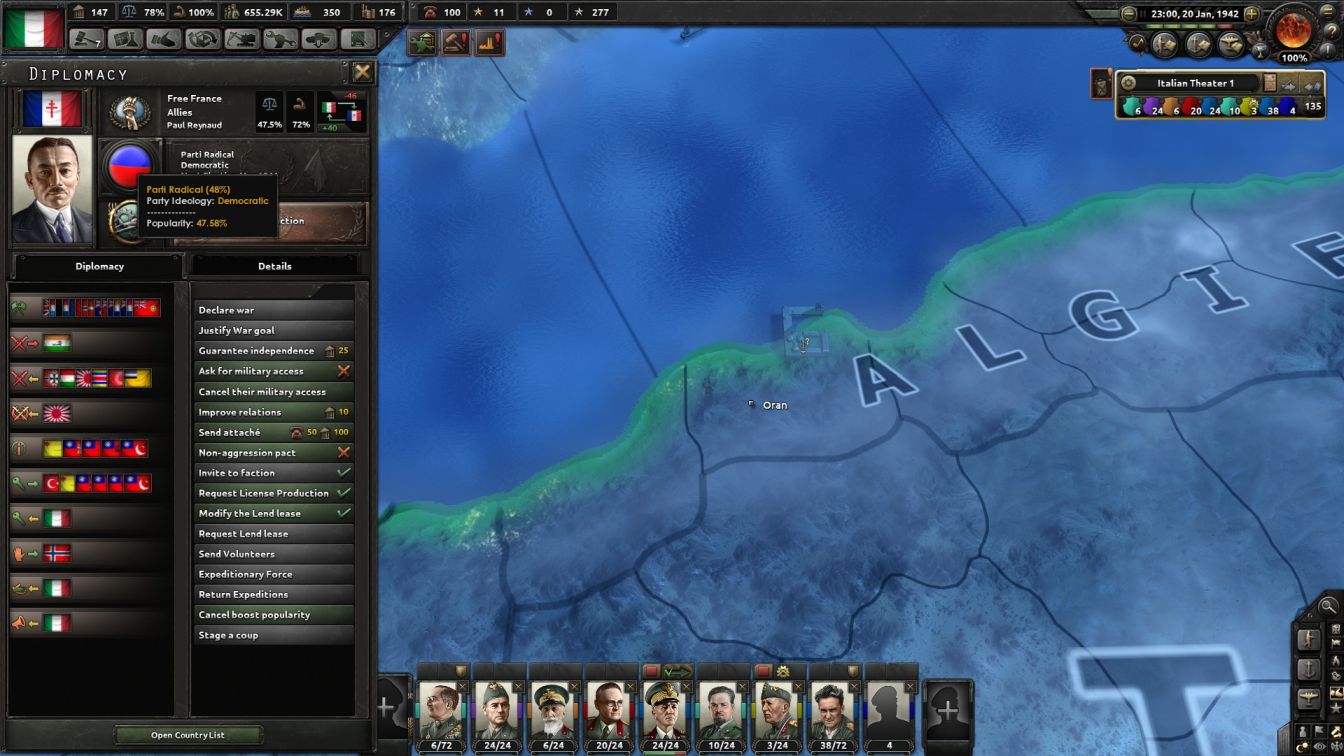Open the Recruit and Deploy icon
1344x756 pixels.
click(318, 37)
